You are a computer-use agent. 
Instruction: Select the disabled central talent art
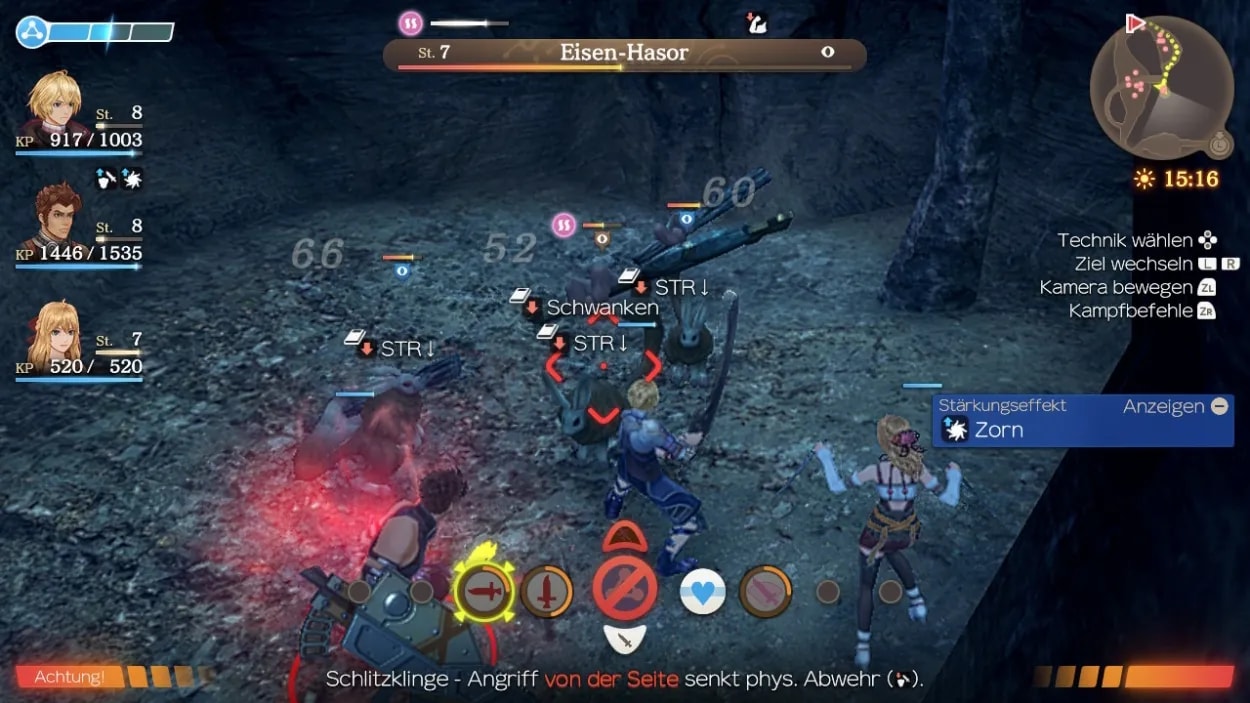coord(625,588)
